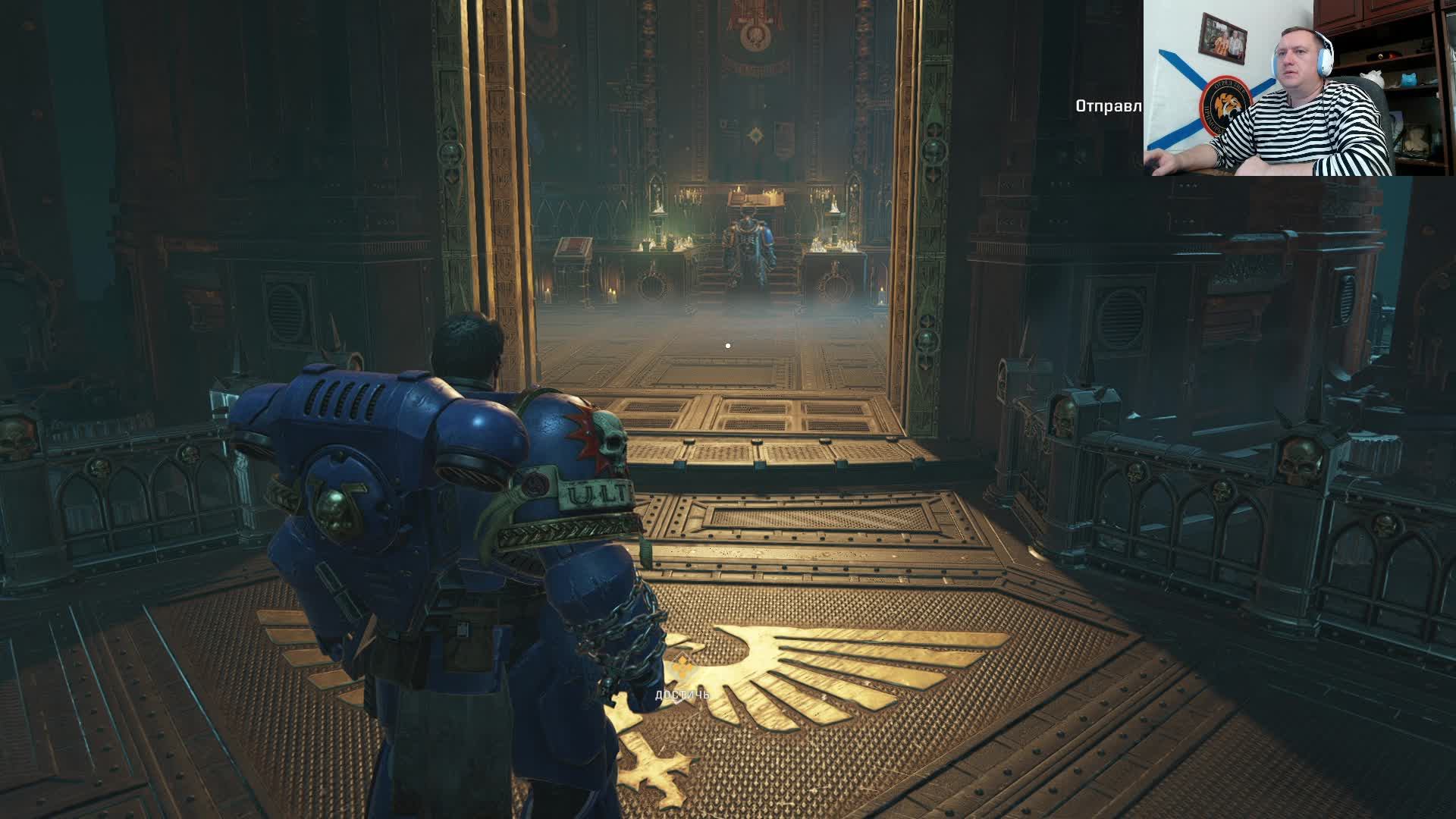Click the streamer webcam overlay
The height and width of the screenshot is (819, 1456).
click(x=1299, y=88)
